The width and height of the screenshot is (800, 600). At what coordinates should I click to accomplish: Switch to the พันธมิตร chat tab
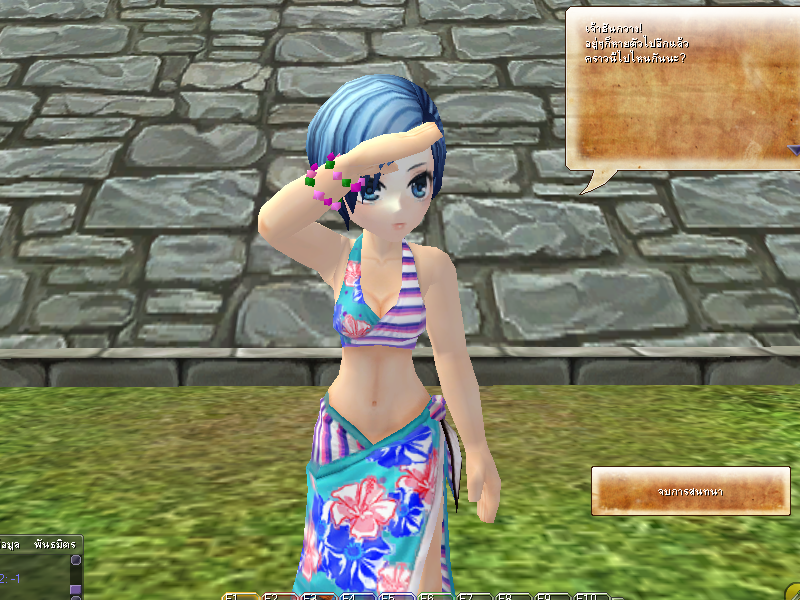pos(55,546)
